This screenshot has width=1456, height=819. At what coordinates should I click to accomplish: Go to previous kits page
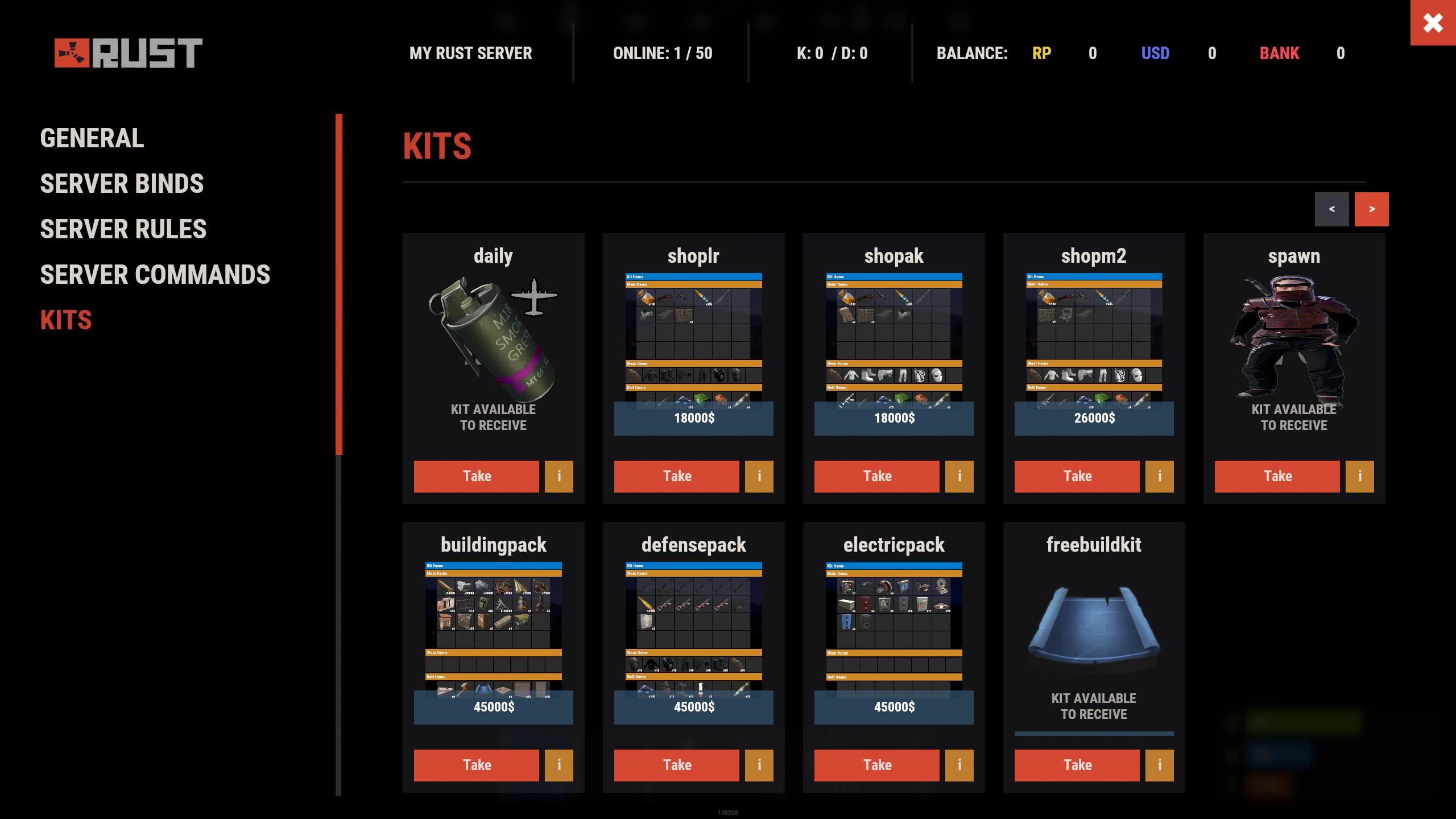click(x=1331, y=209)
